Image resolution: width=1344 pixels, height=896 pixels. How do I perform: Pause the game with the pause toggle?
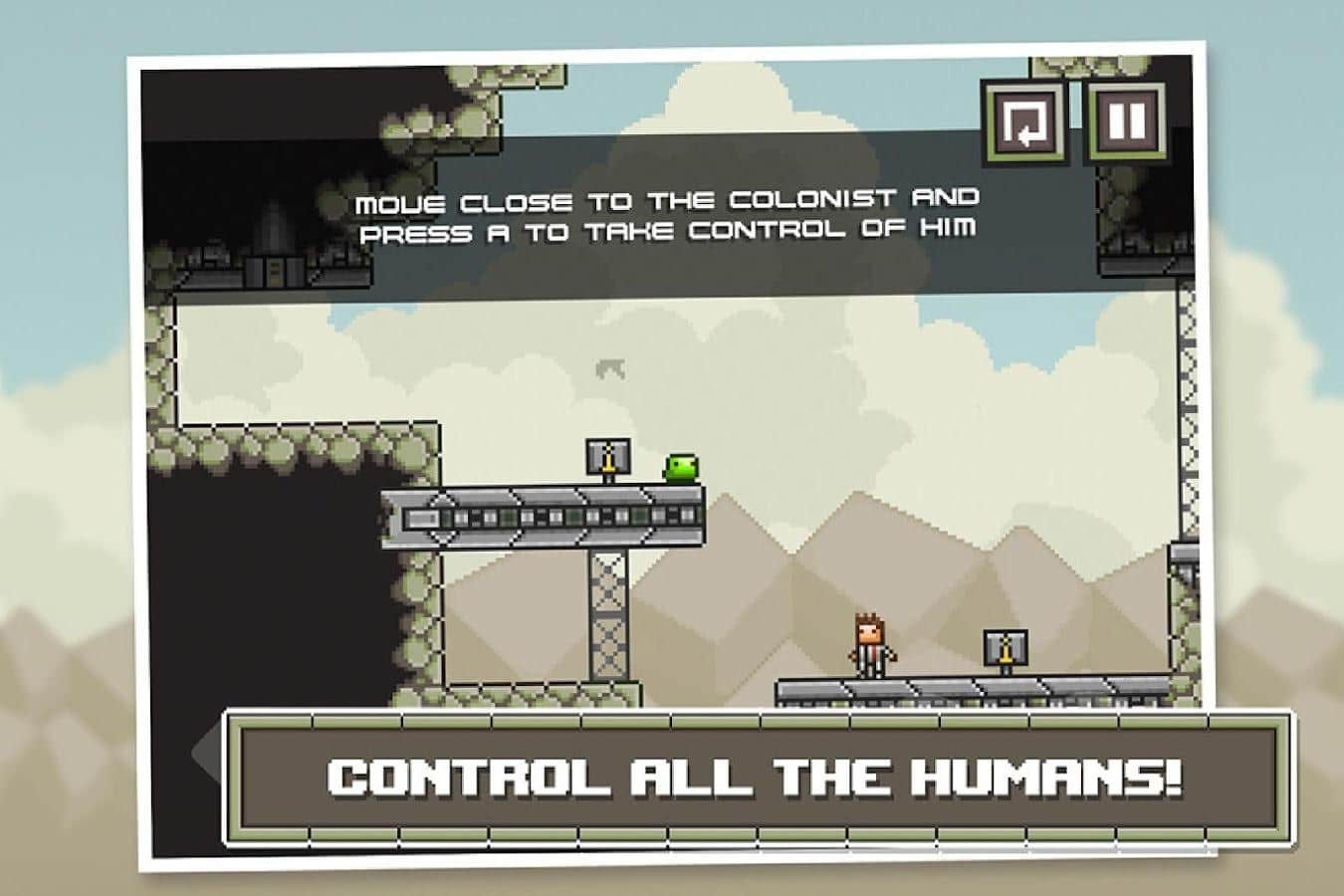coord(1129,123)
